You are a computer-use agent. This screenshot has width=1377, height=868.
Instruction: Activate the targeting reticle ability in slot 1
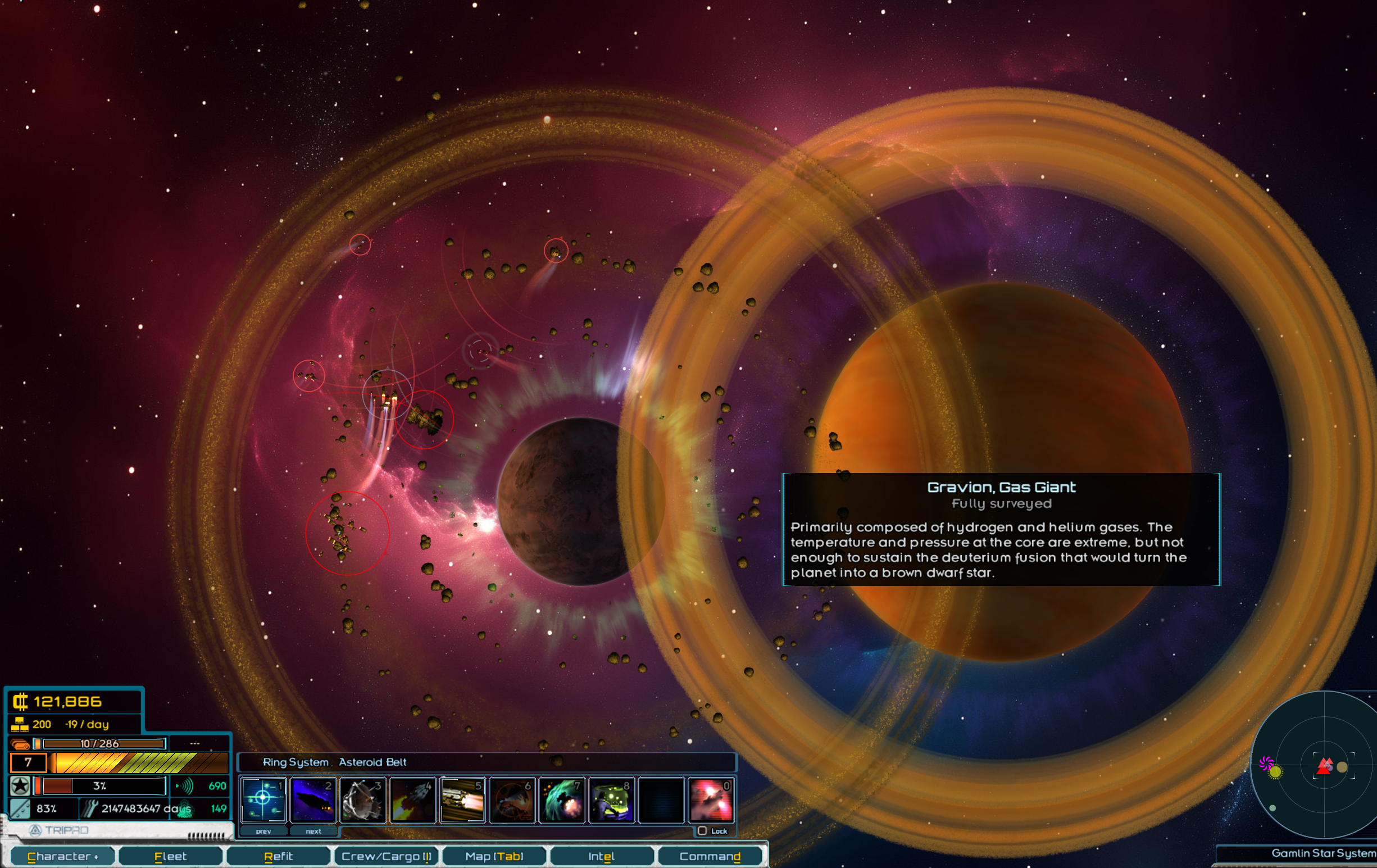[x=263, y=799]
